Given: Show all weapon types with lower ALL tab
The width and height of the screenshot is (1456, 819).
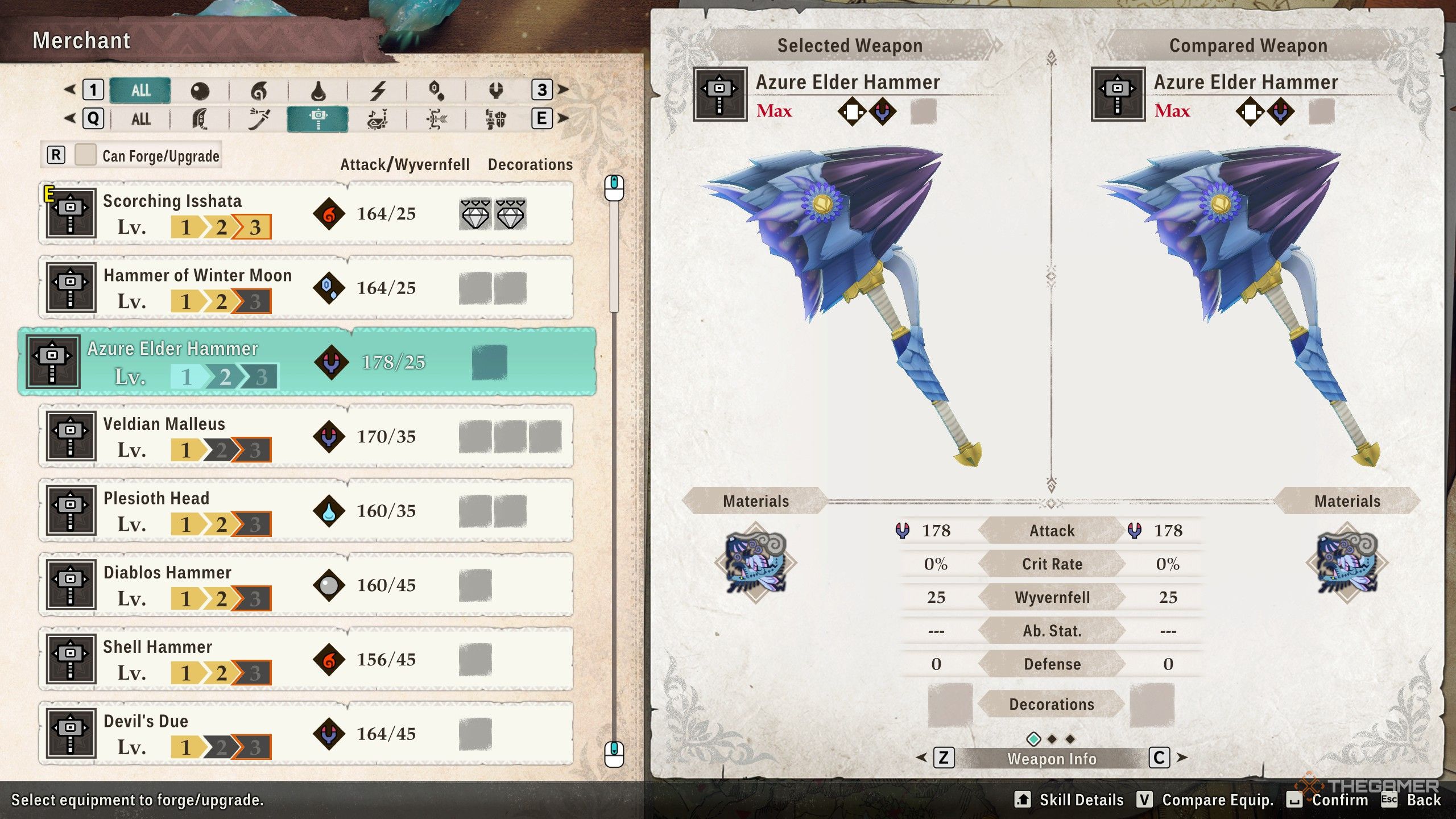Looking at the screenshot, I should click(140, 119).
